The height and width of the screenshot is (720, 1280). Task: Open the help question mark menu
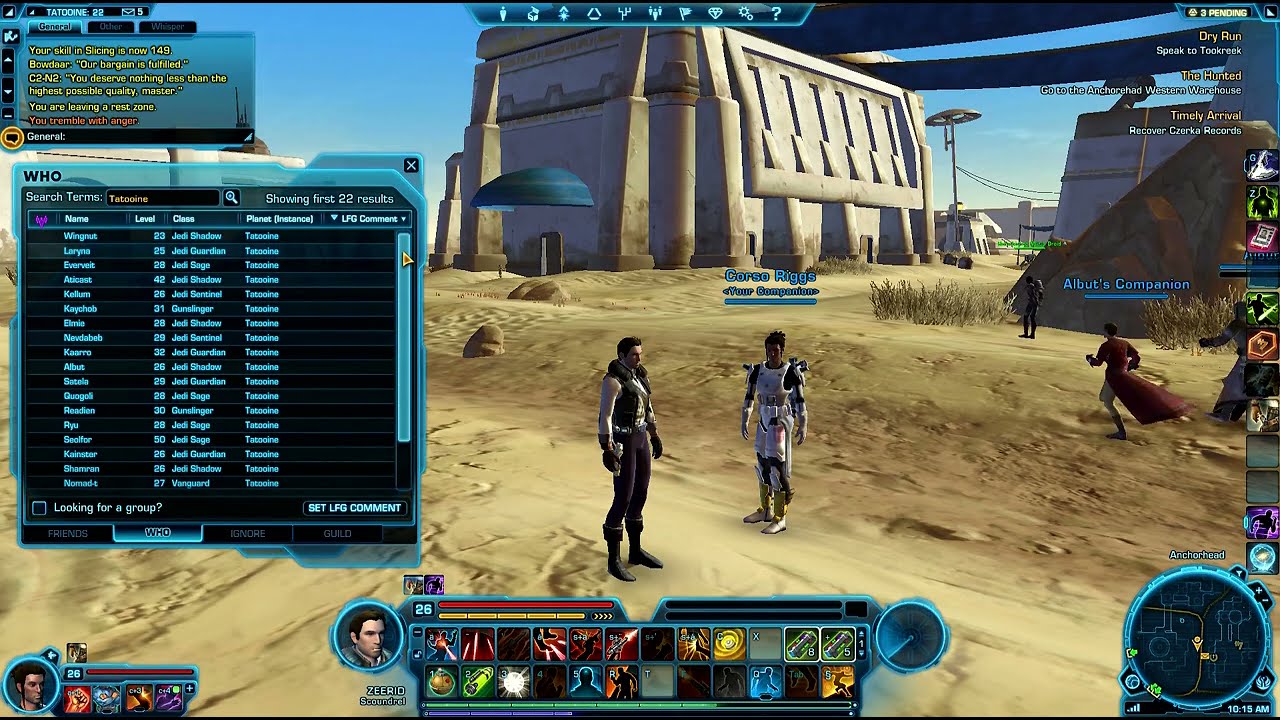tap(776, 14)
